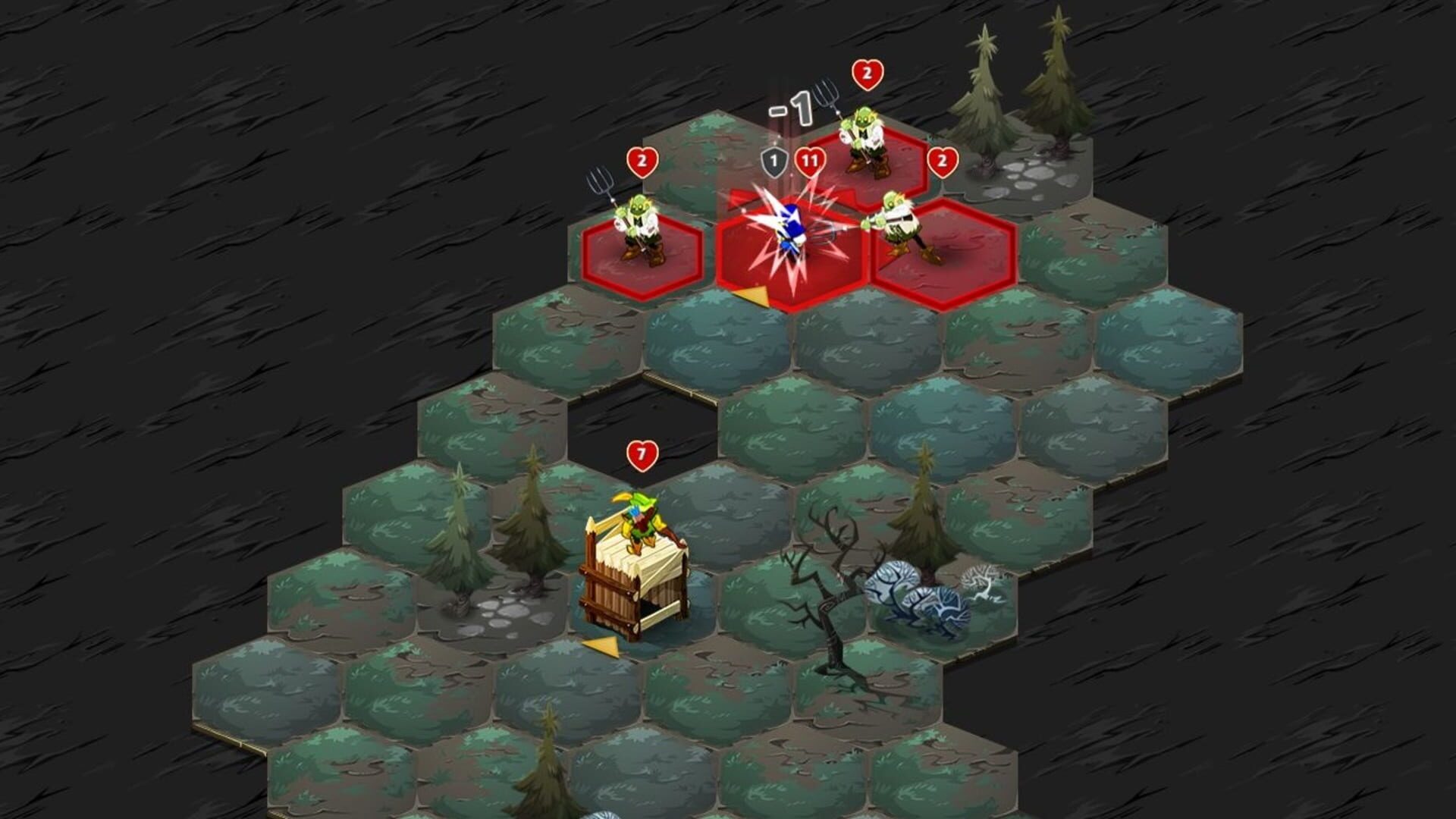1456x819 pixels.
Task: Click the shield icon showing 1 armor
Action: tap(773, 161)
